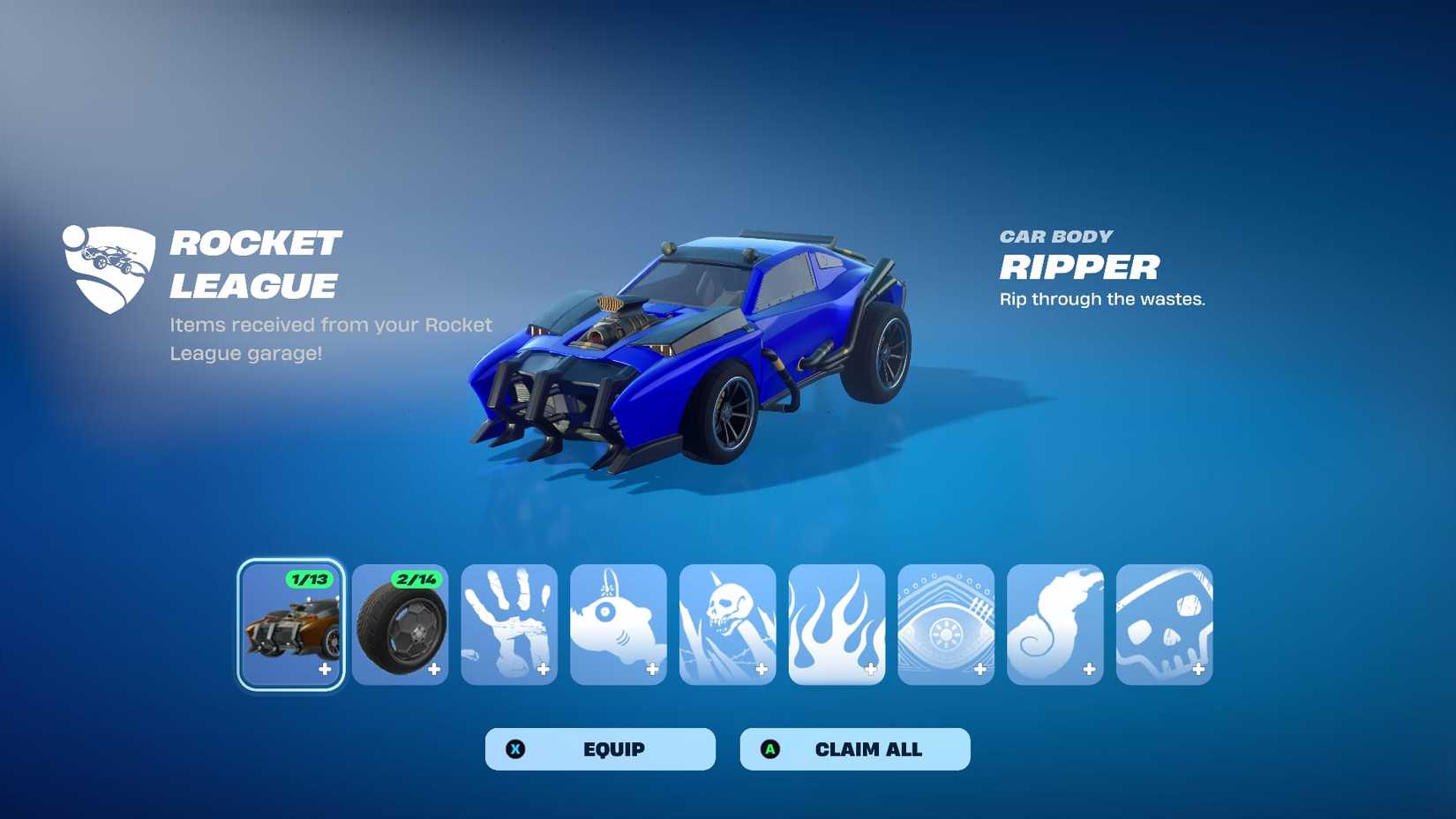This screenshot has width=1456, height=819.
Task: Select the horned skull decal icon
Action: point(727,624)
